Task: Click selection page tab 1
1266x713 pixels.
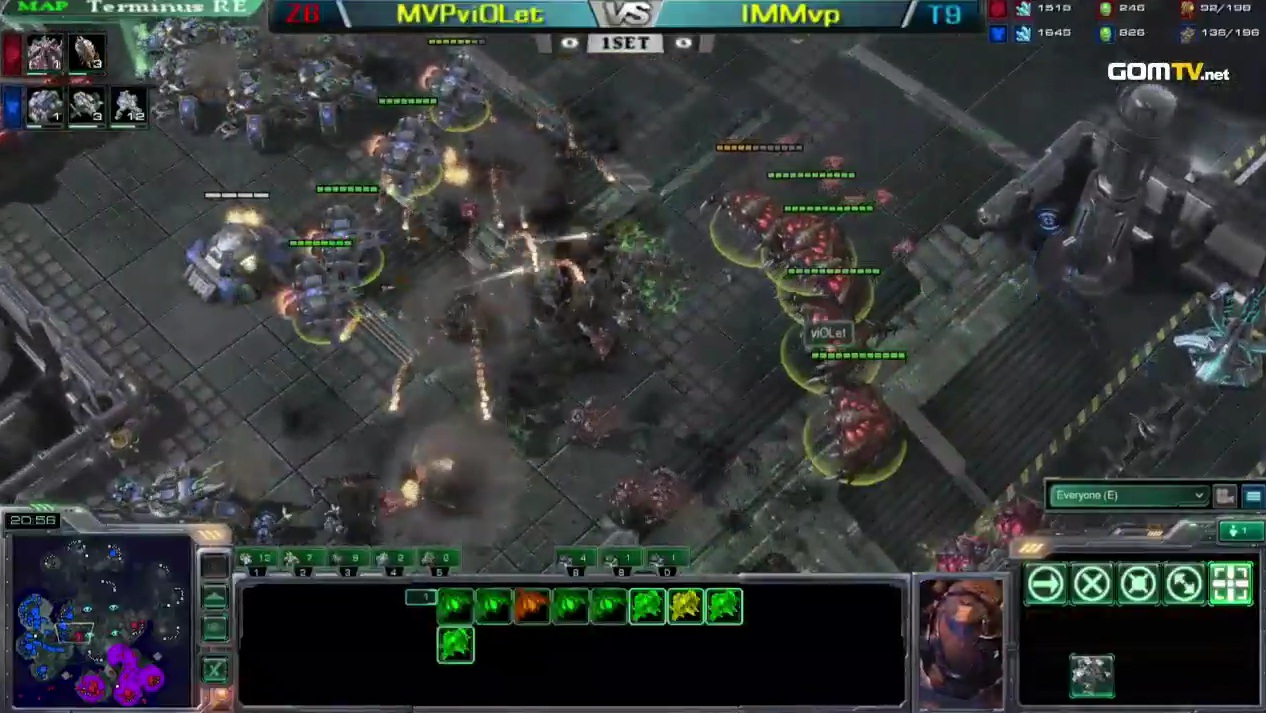Action: [420, 597]
